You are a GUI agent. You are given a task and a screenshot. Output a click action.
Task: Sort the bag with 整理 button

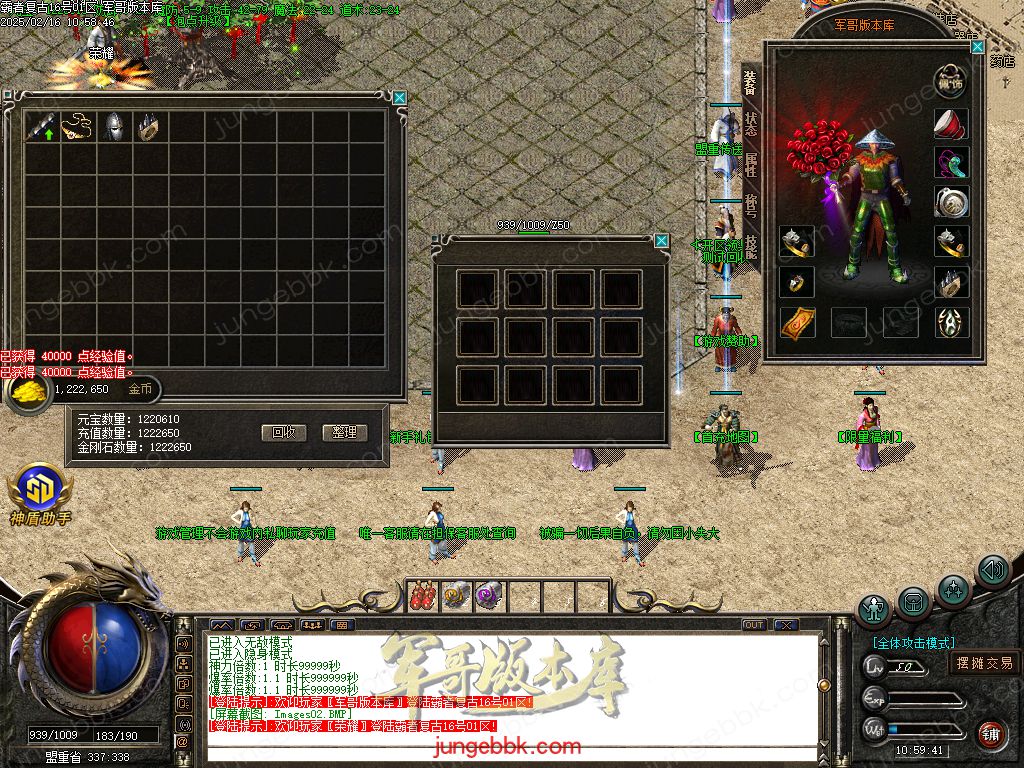pos(345,433)
